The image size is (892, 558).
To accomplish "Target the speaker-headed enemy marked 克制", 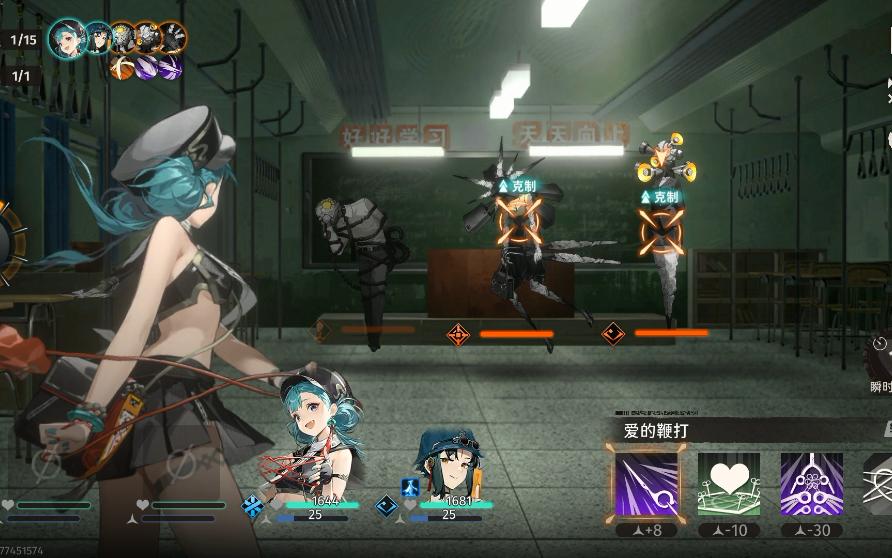I will [x=662, y=235].
